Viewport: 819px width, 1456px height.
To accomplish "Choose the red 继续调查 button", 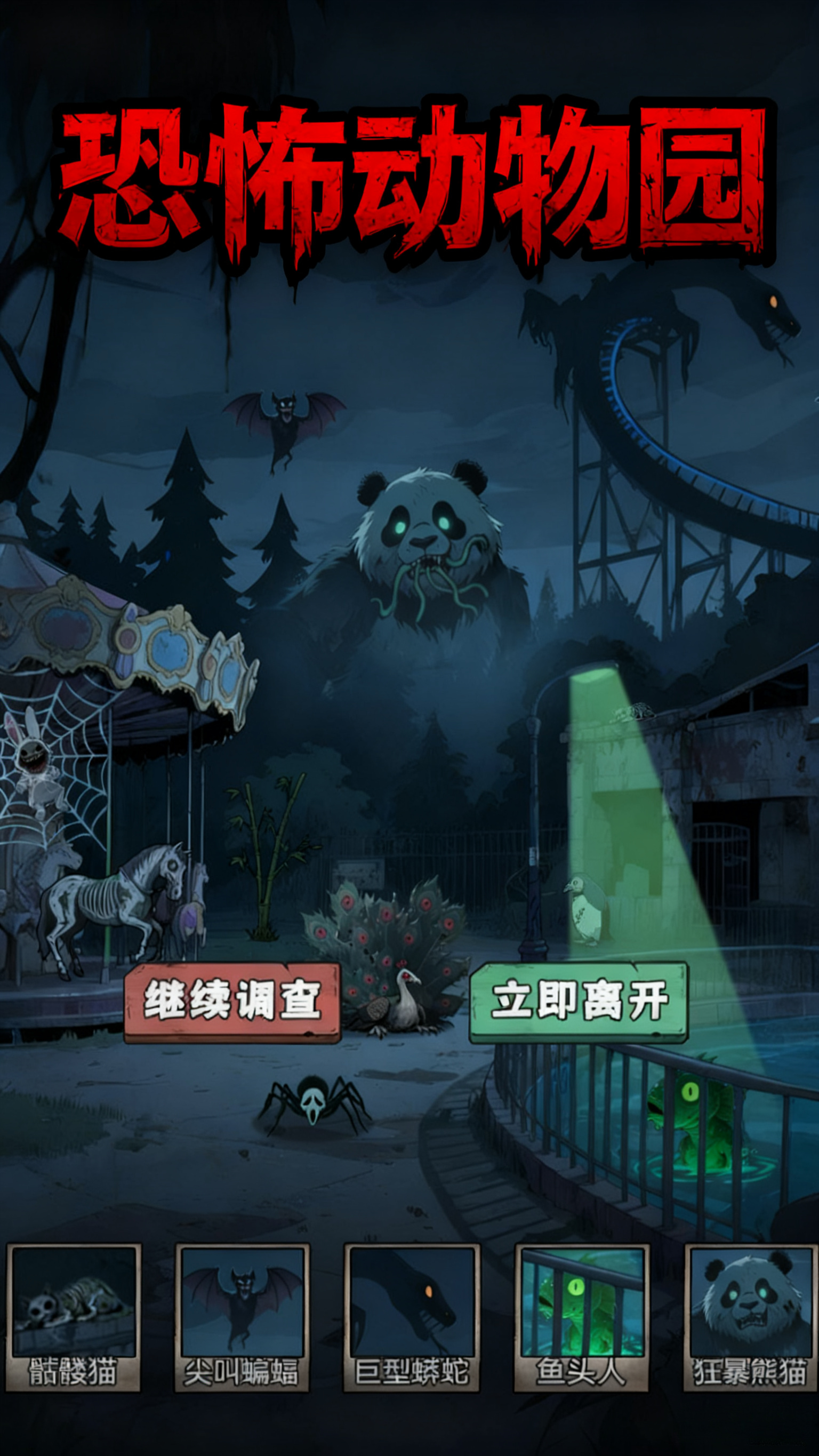I will (x=232, y=1002).
